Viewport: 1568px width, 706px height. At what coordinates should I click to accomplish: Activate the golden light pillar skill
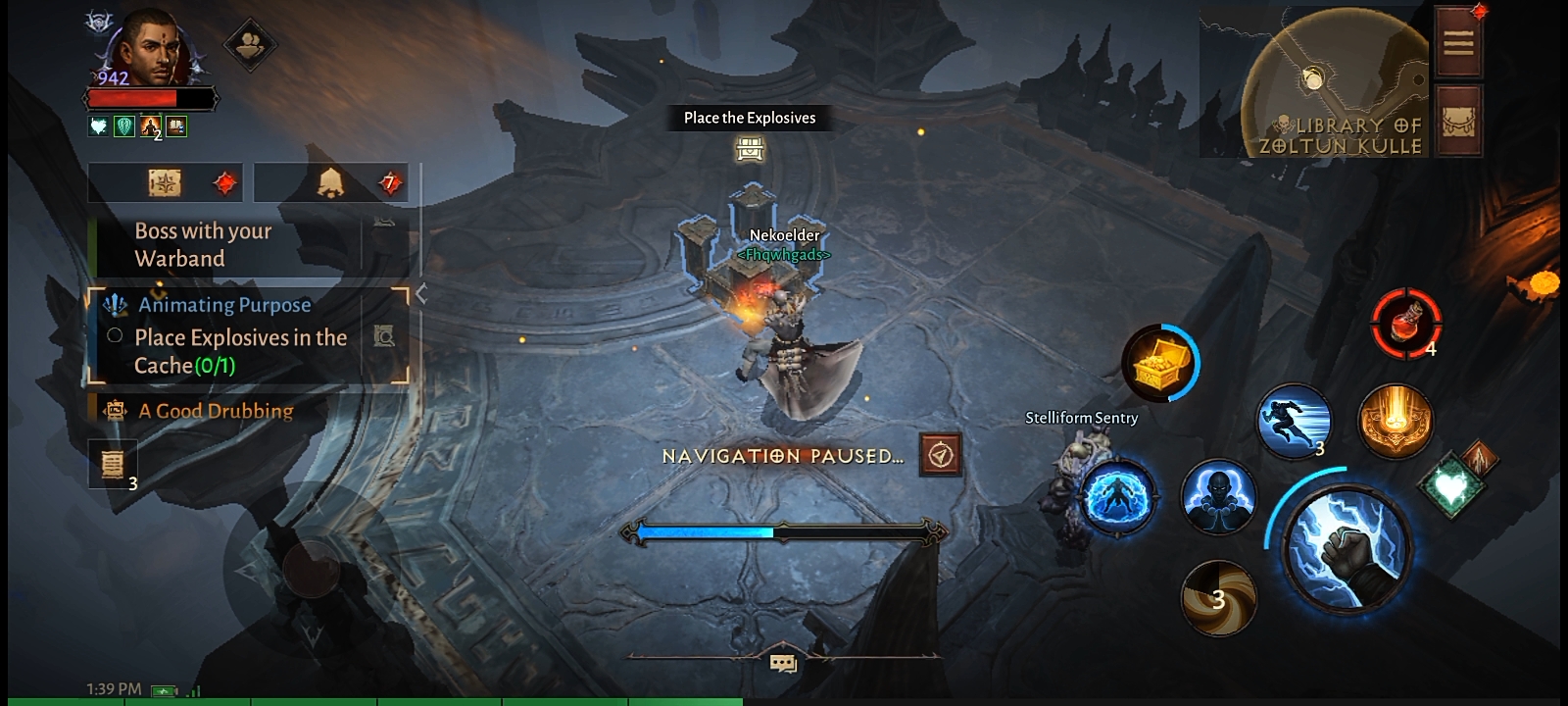tap(1395, 421)
